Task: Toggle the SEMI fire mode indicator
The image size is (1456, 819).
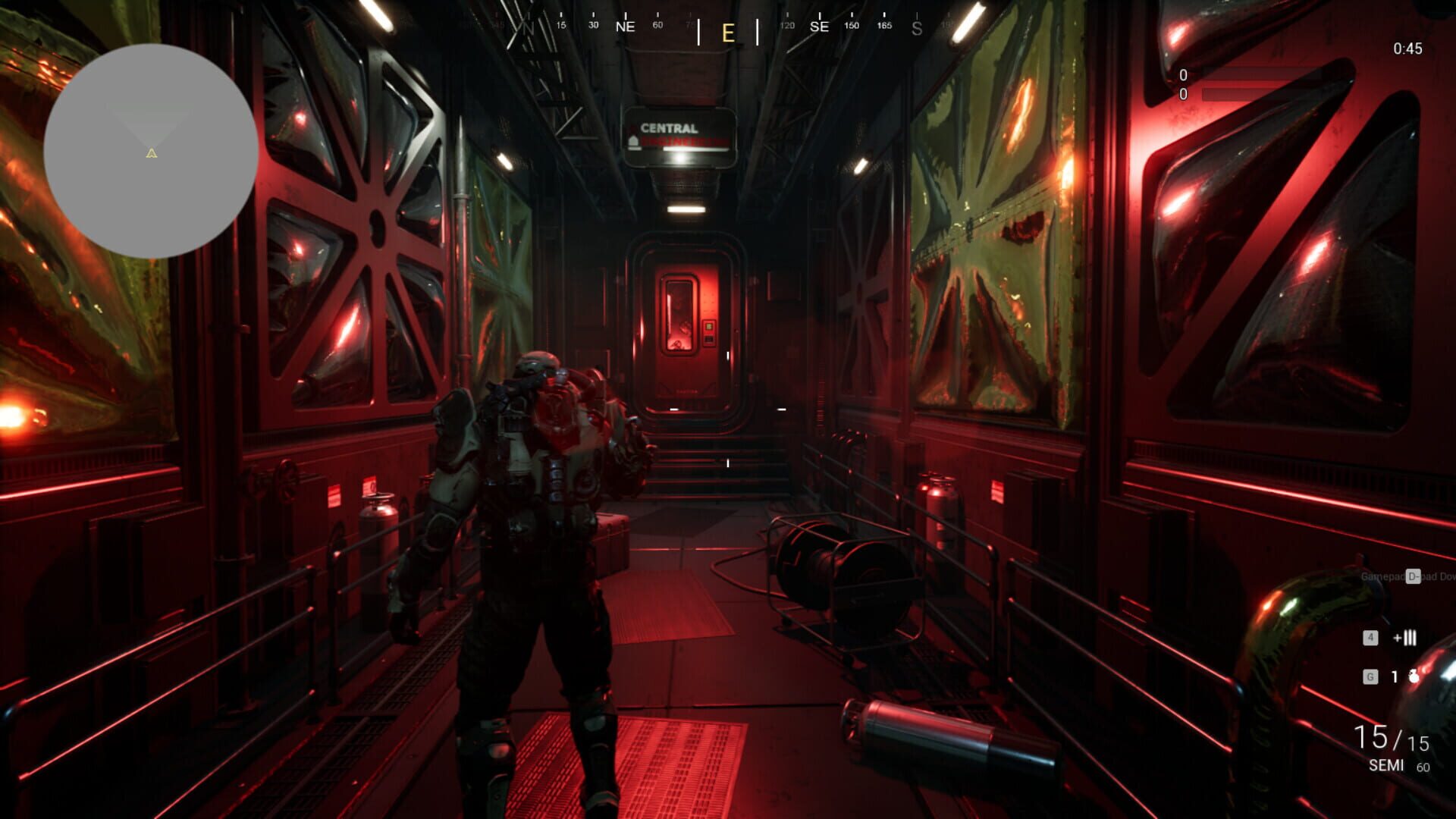Action: [x=1388, y=766]
